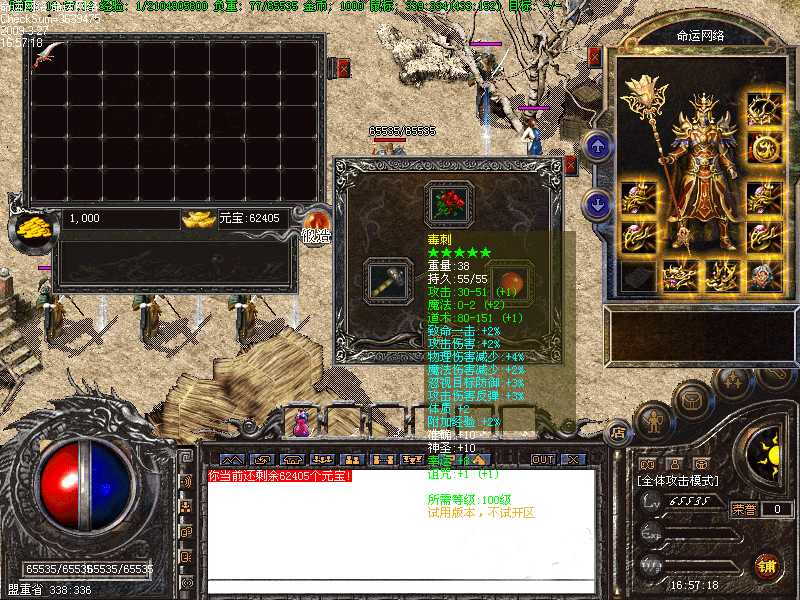This screenshot has width=800, height=600.
Task: Select the hammer item slot
Action: pos(385,281)
